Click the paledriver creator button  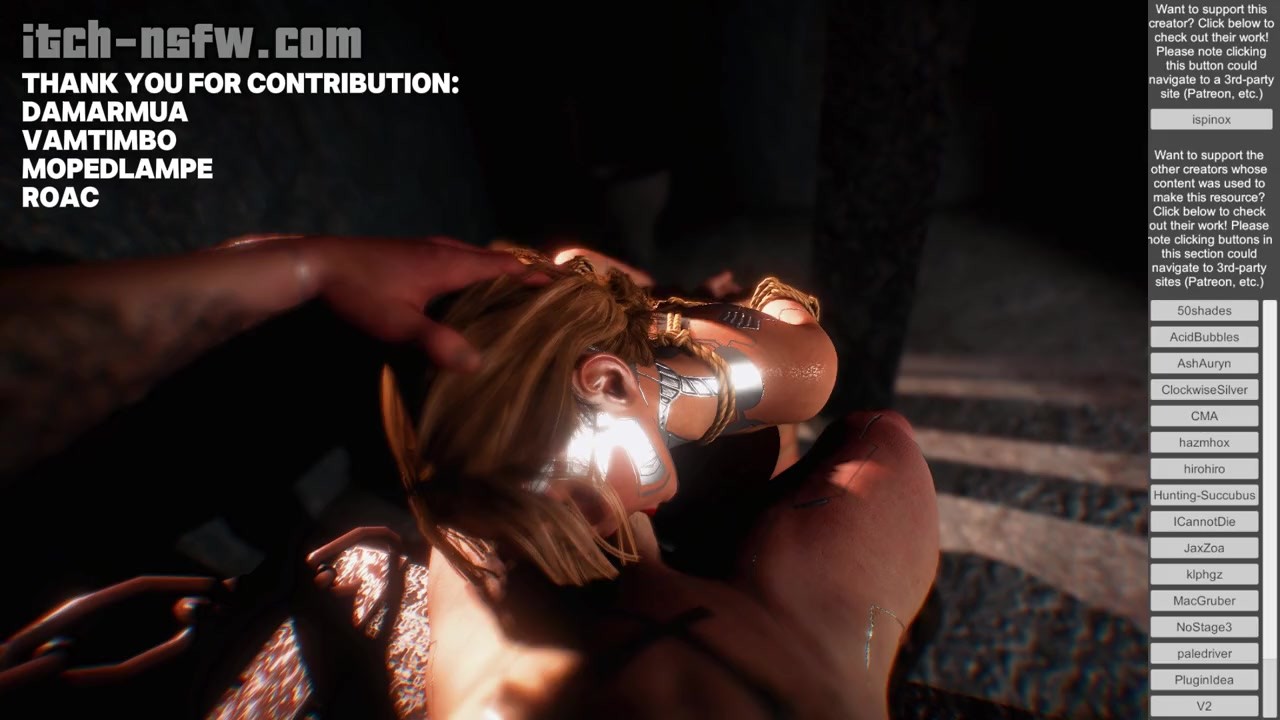point(1204,653)
